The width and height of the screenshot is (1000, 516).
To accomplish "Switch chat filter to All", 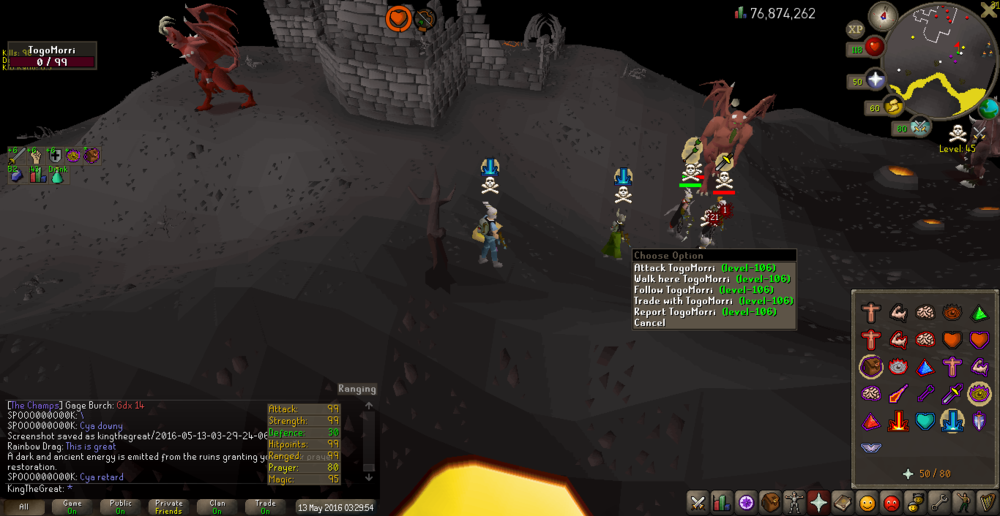I will (x=24, y=507).
